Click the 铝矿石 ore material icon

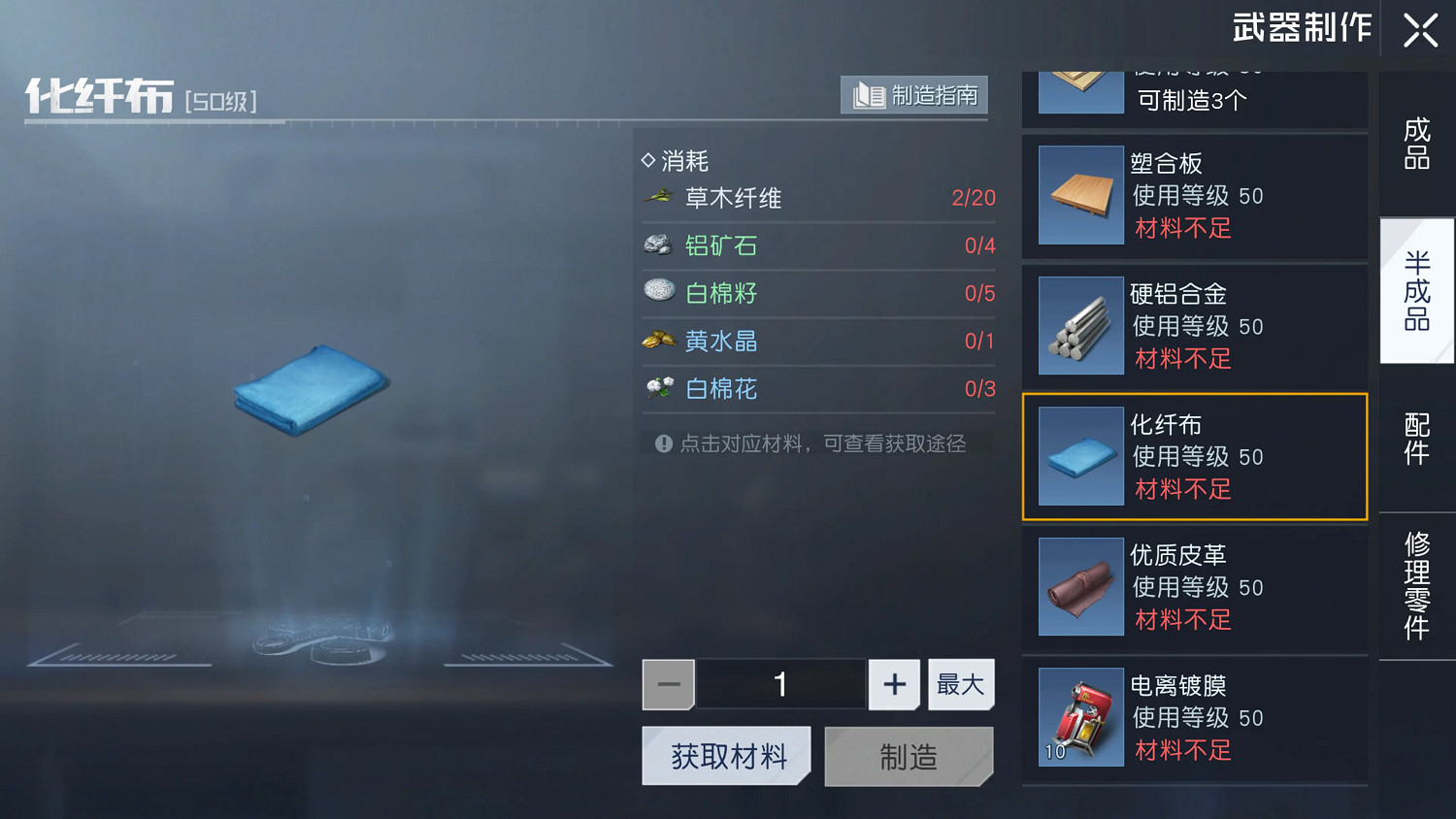[x=658, y=246]
